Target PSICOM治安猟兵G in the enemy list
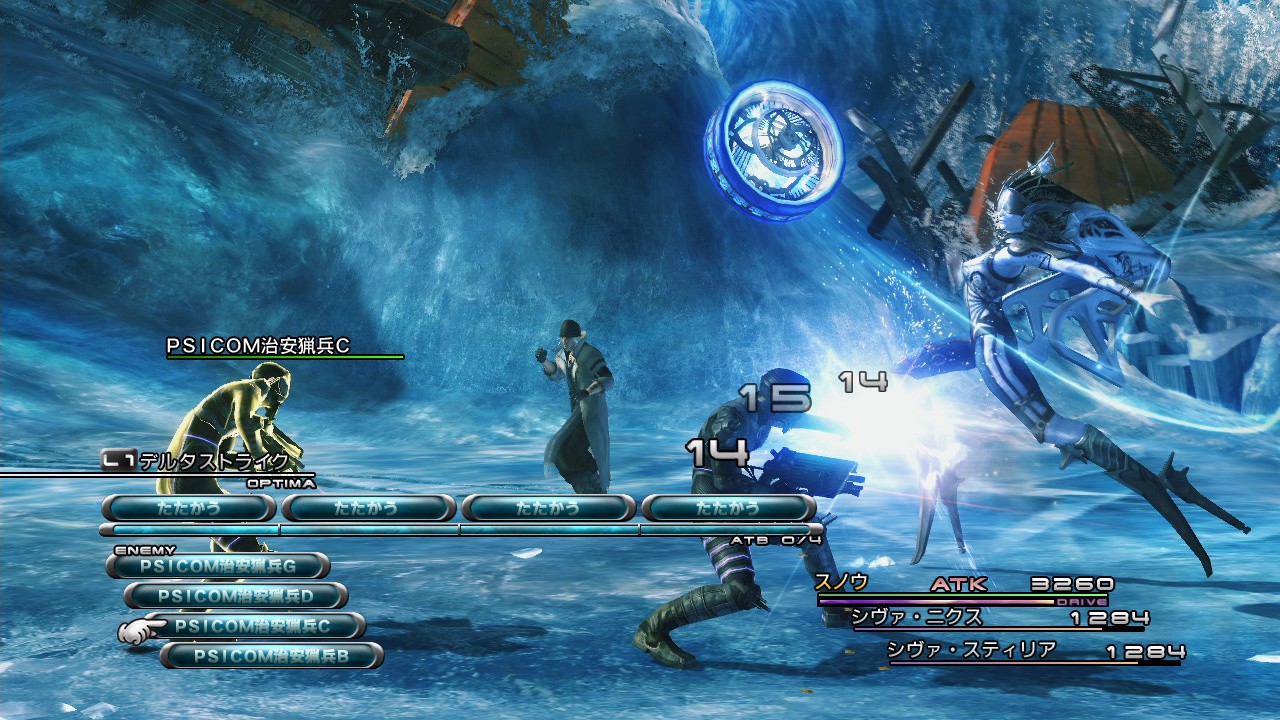Image resolution: width=1280 pixels, height=720 pixels. click(x=218, y=566)
